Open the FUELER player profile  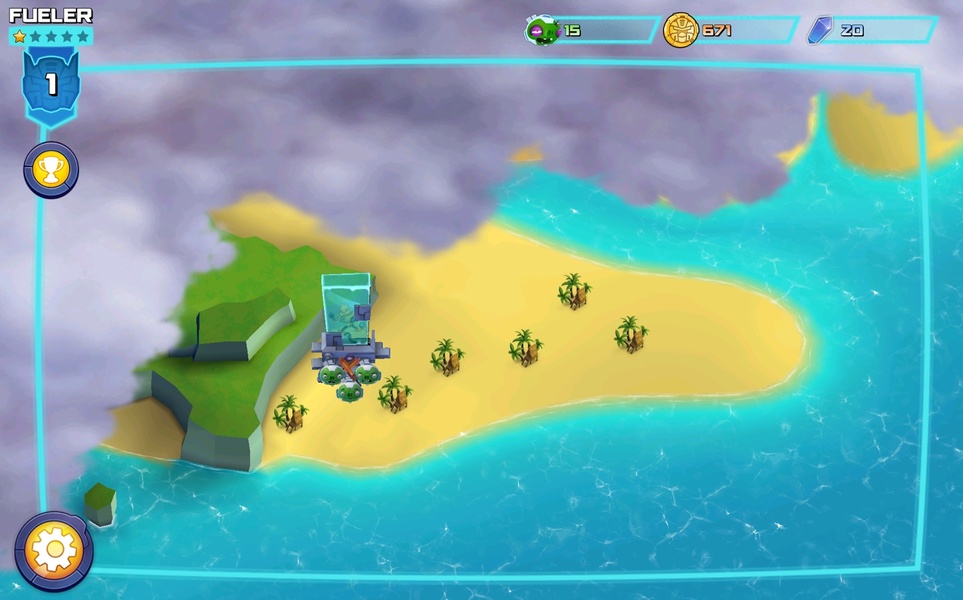tap(51, 16)
